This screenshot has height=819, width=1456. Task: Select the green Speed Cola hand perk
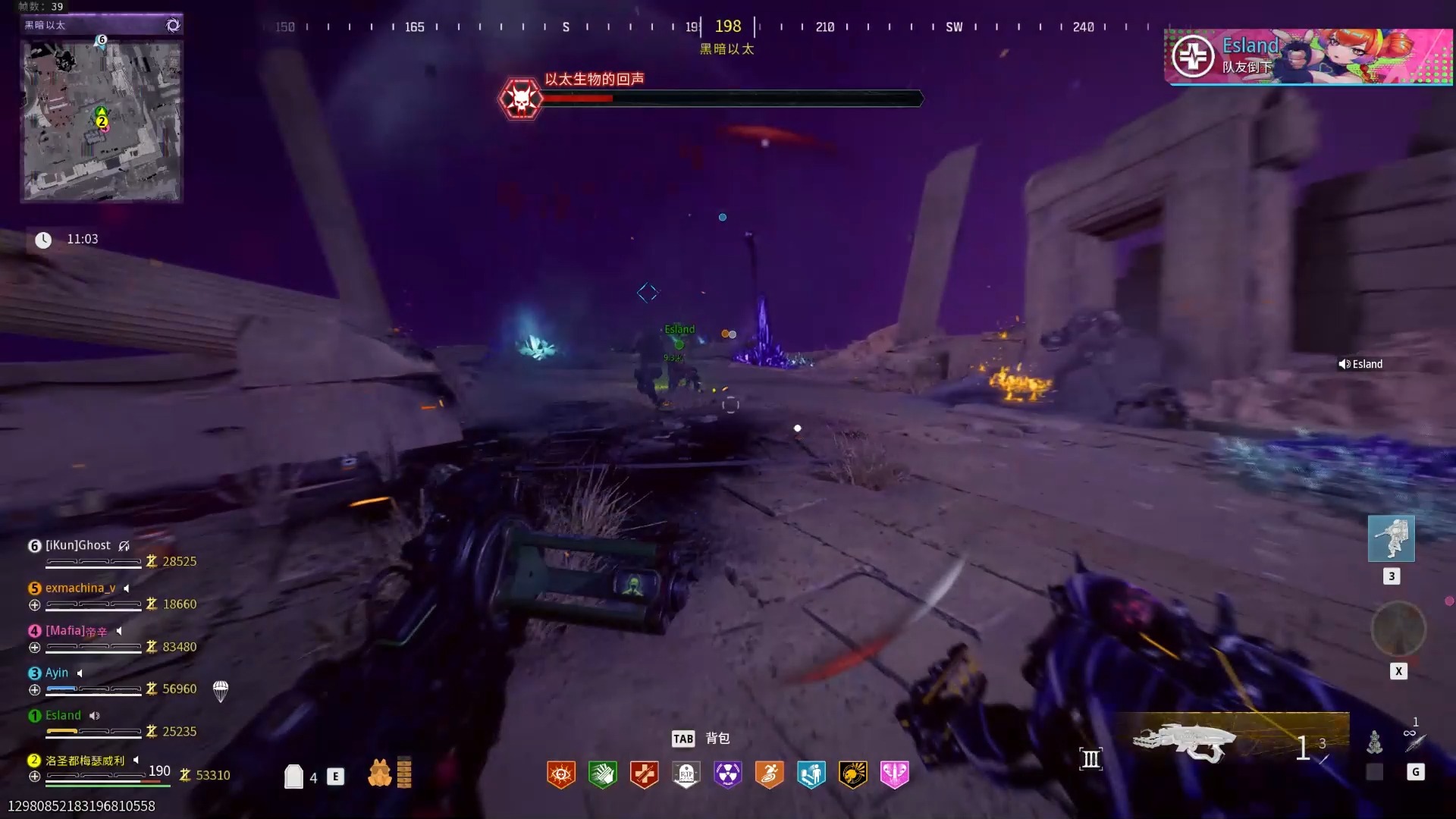click(x=603, y=774)
